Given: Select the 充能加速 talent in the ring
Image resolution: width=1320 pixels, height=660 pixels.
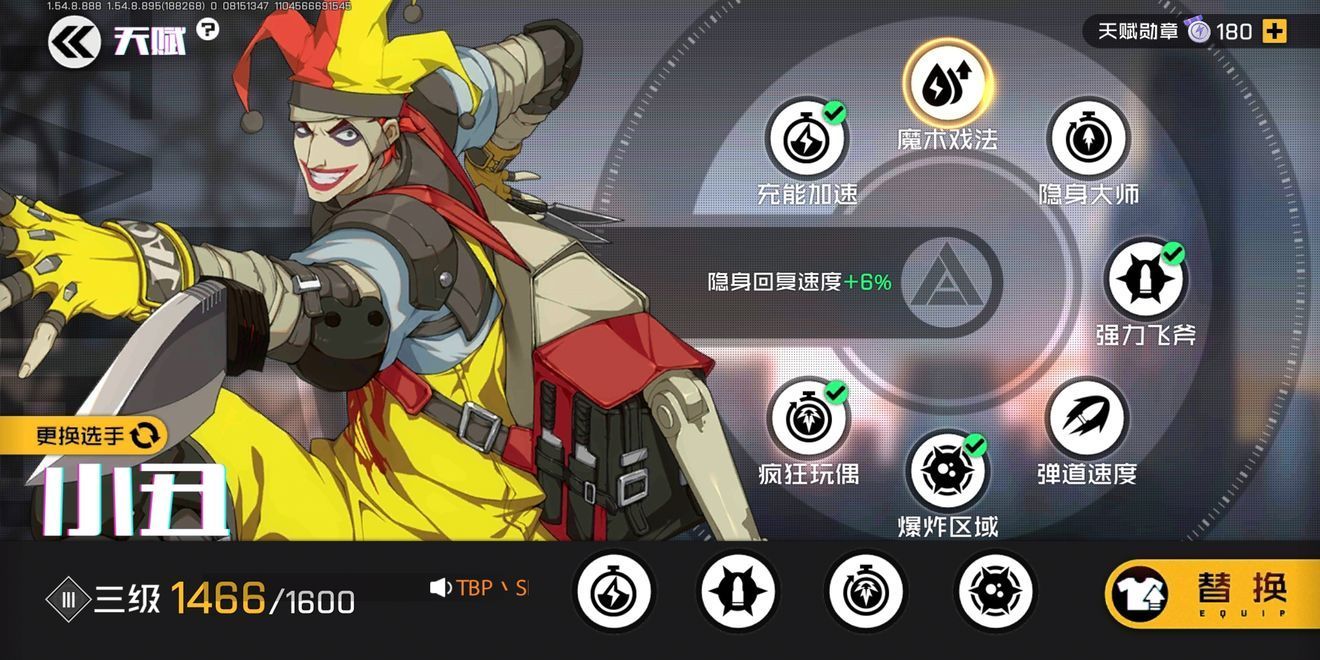Looking at the screenshot, I should [x=806, y=139].
